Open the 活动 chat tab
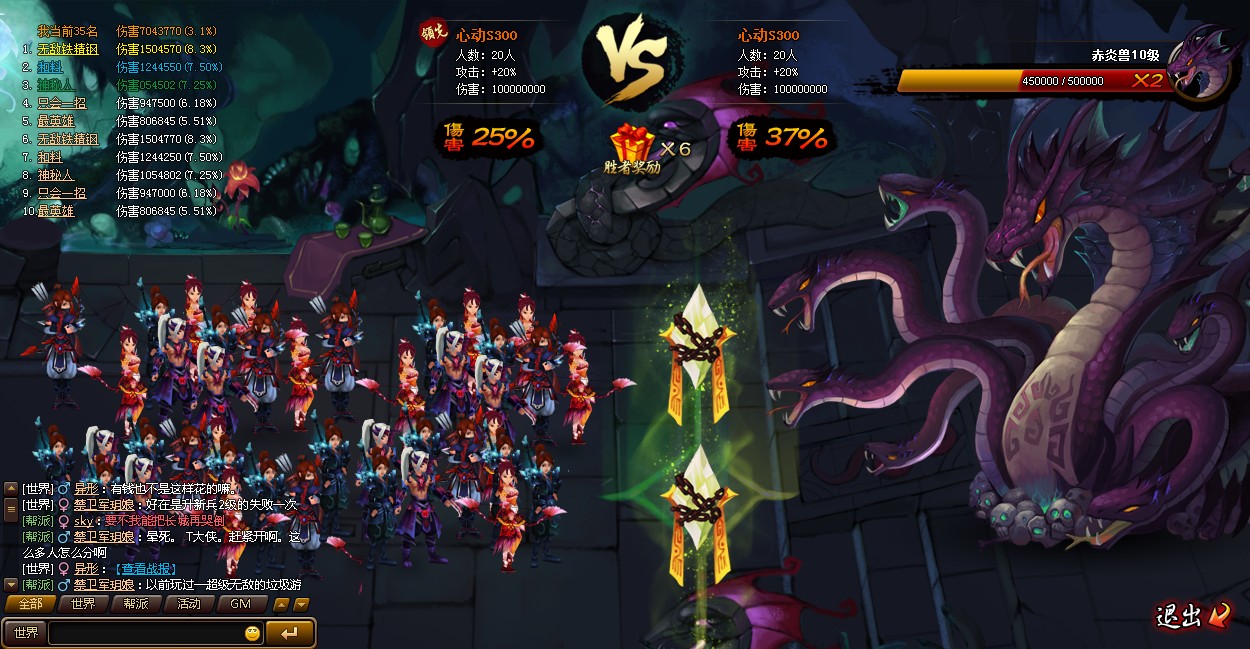Screen dimensions: 1250x649 coord(189,604)
